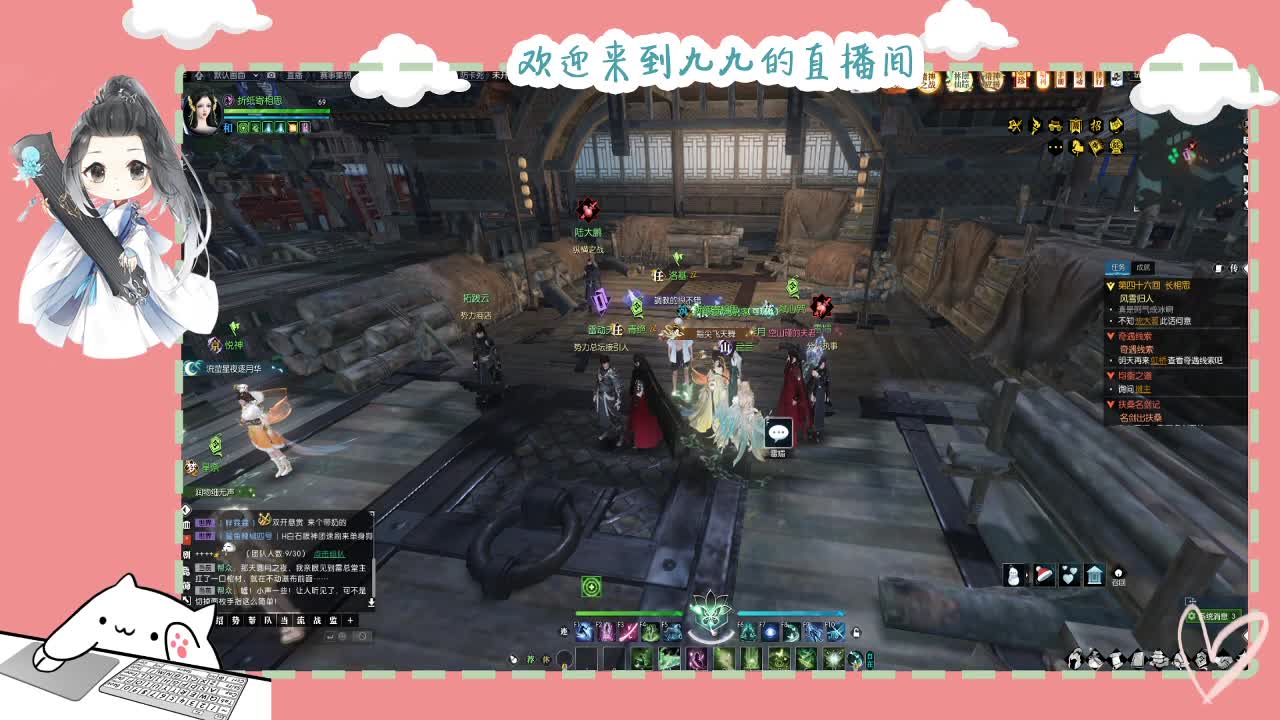Click the 虹桥 link in the quest tracker
1280x720 pixels.
(1161, 362)
